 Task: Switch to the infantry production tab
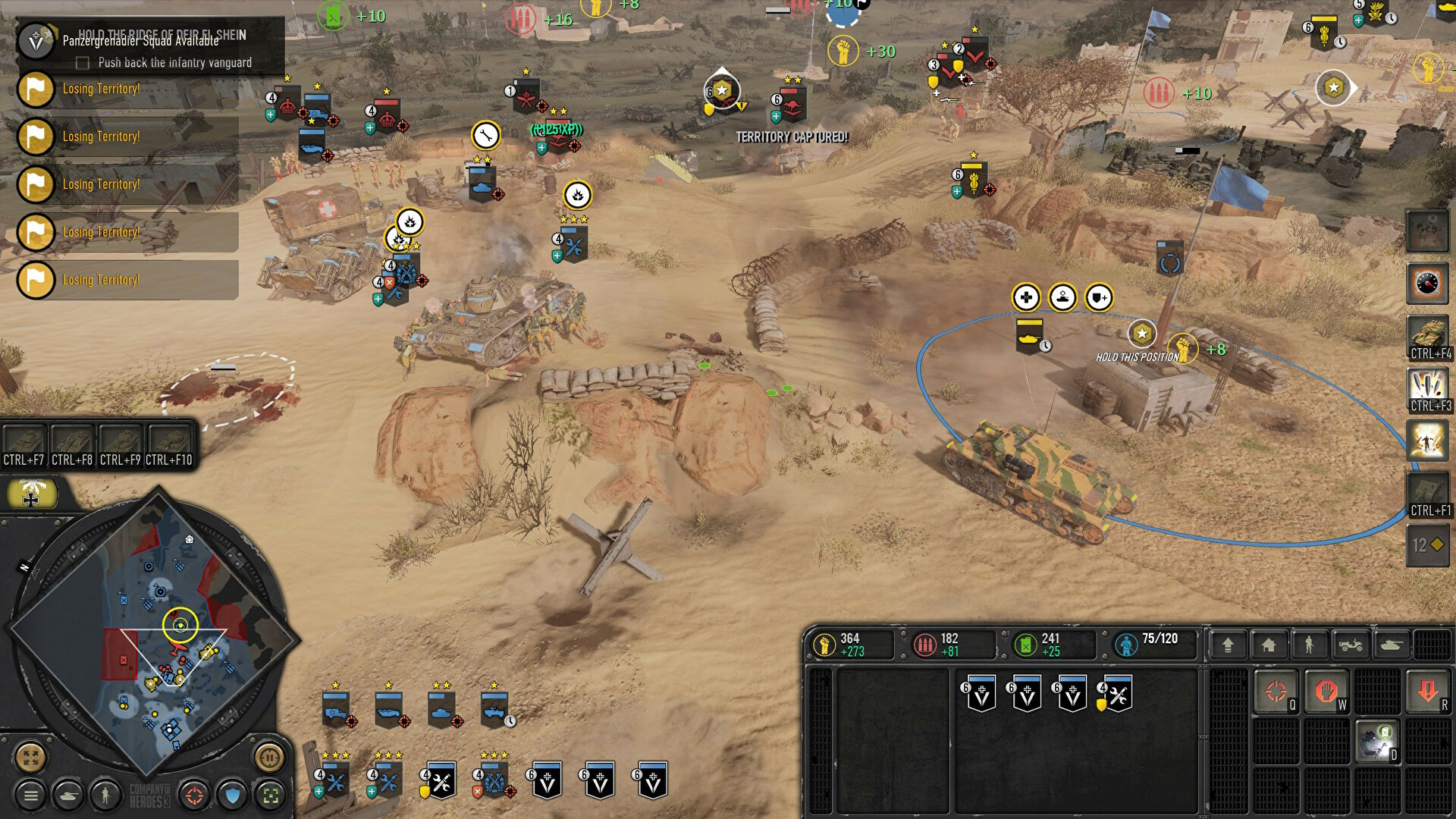click(1309, 645)
